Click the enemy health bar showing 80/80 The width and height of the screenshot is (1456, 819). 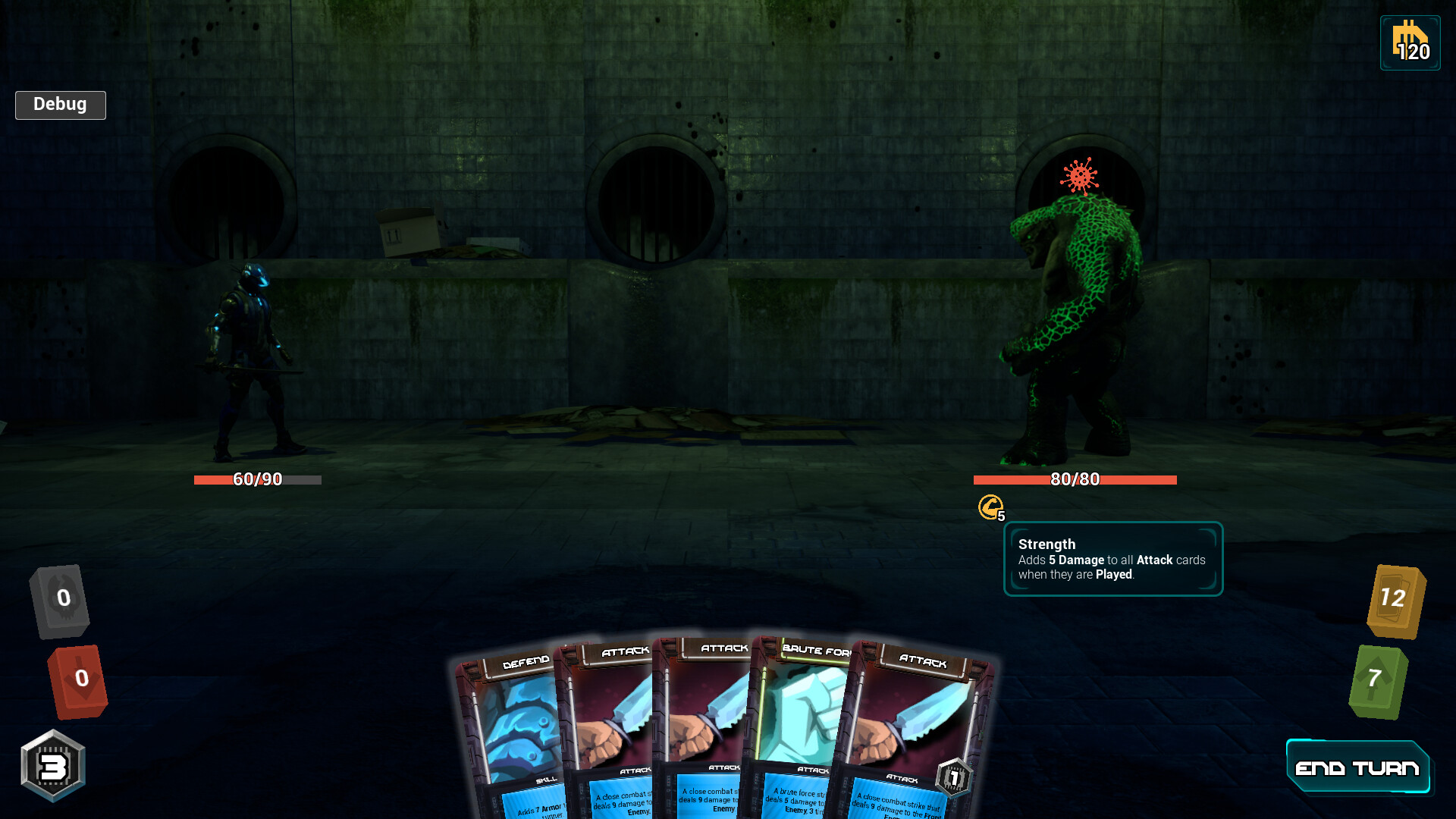[x=1075, y=479]
